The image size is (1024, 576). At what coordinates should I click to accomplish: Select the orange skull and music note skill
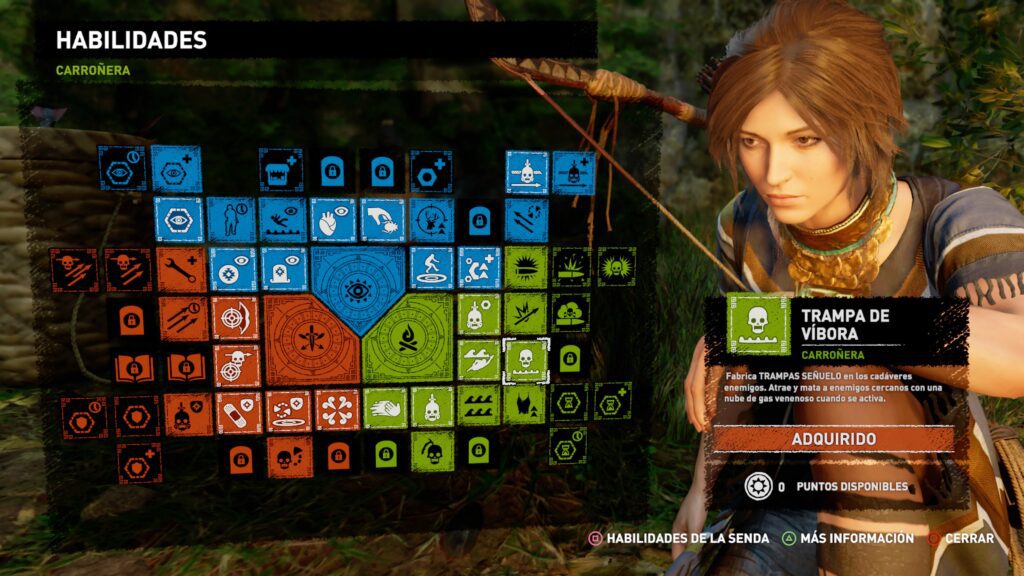pos(289,457)
